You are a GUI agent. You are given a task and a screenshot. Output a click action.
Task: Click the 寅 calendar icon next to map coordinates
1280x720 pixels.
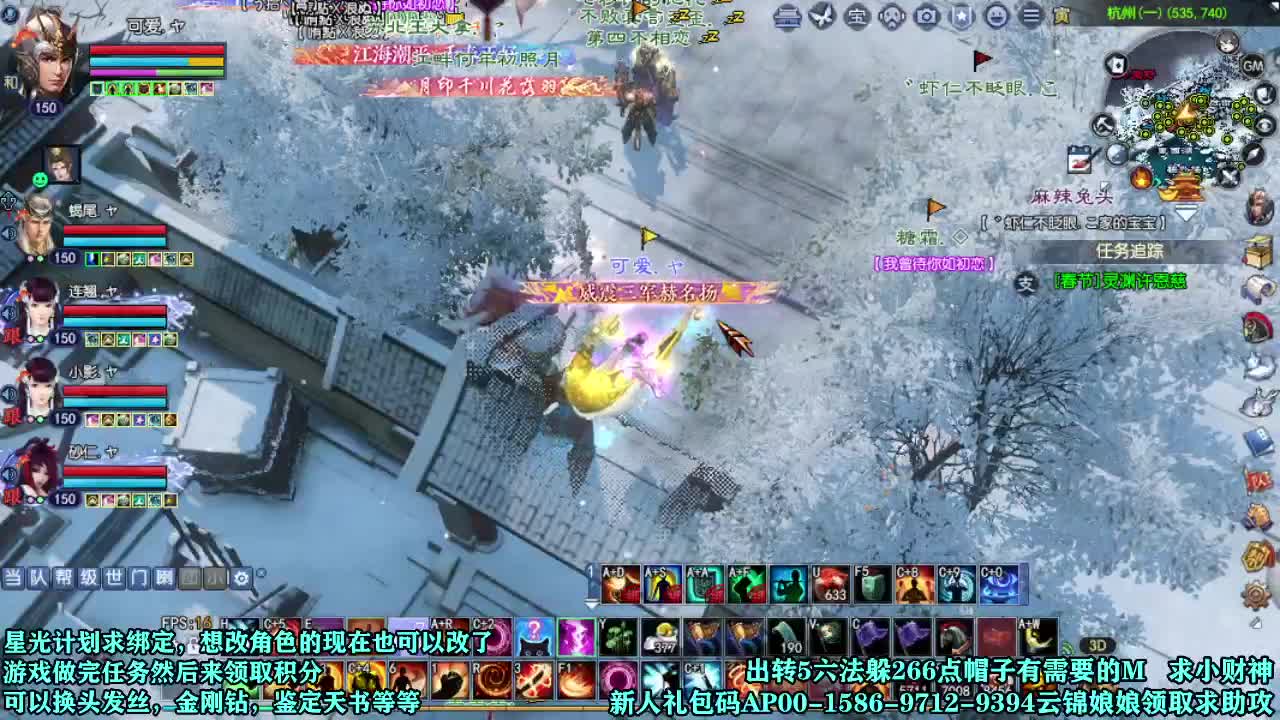tap(1064, 17)
